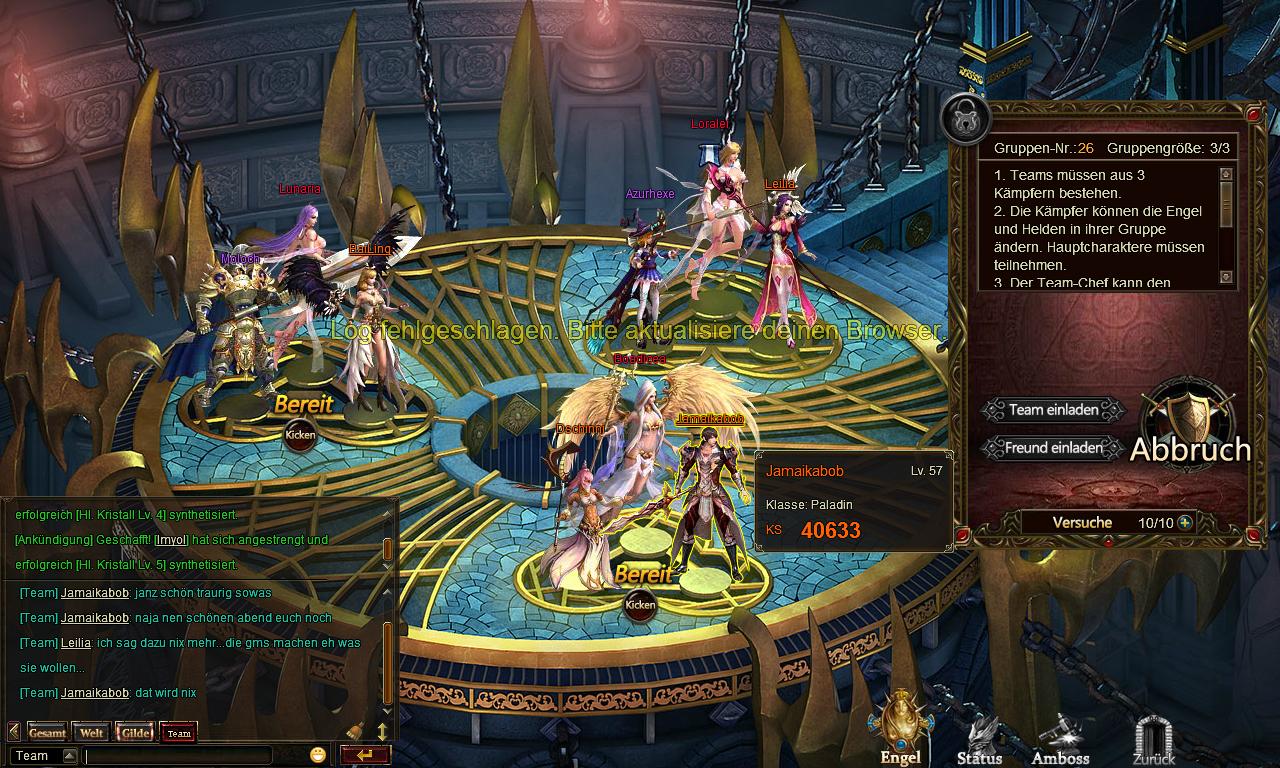Click the Freund einladen button
This screenshot has width=1280, height=768.
click(x=1053, y=448)
